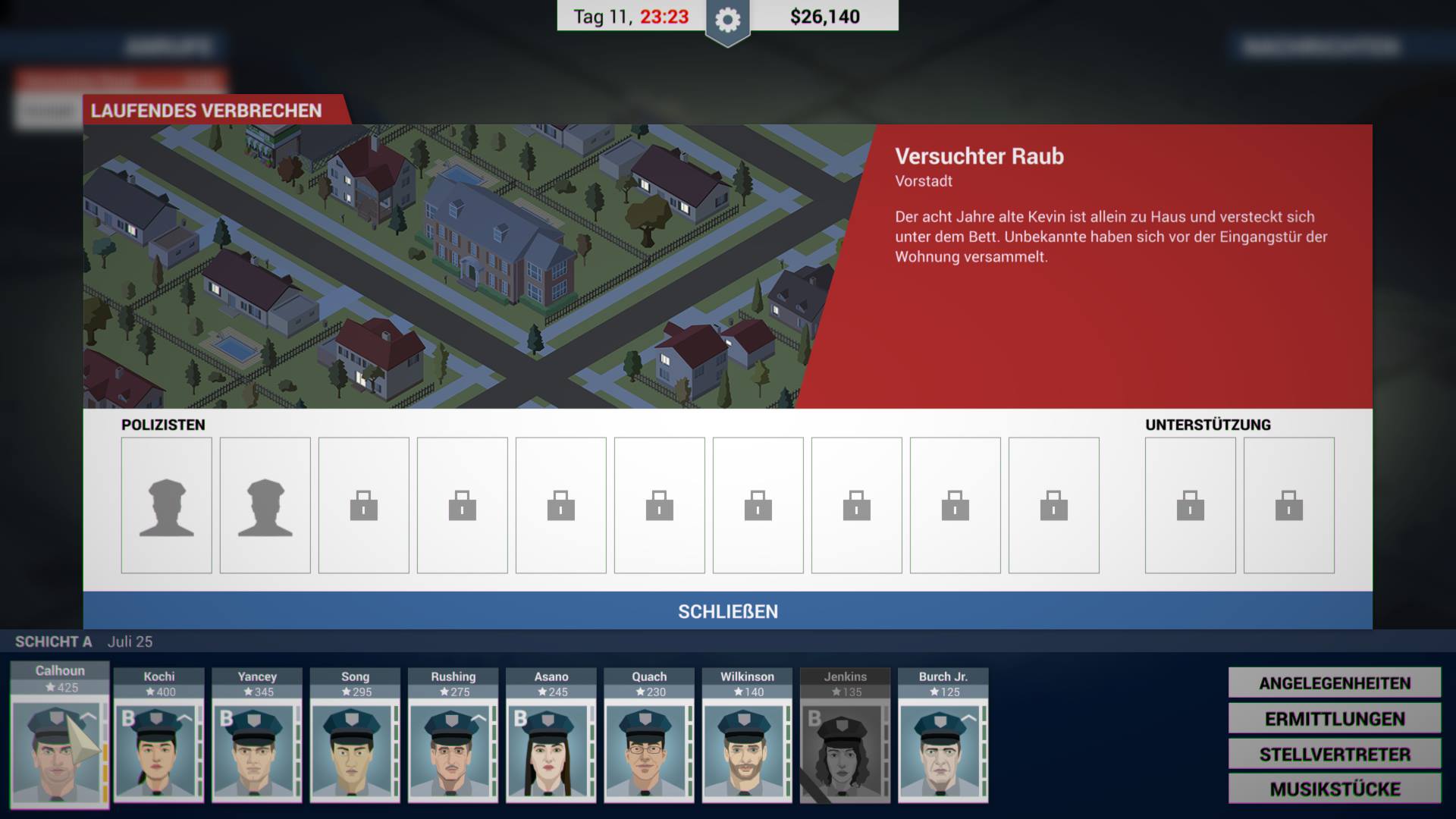
Task: Select officer Wilkinson's card
Action: 747,751
